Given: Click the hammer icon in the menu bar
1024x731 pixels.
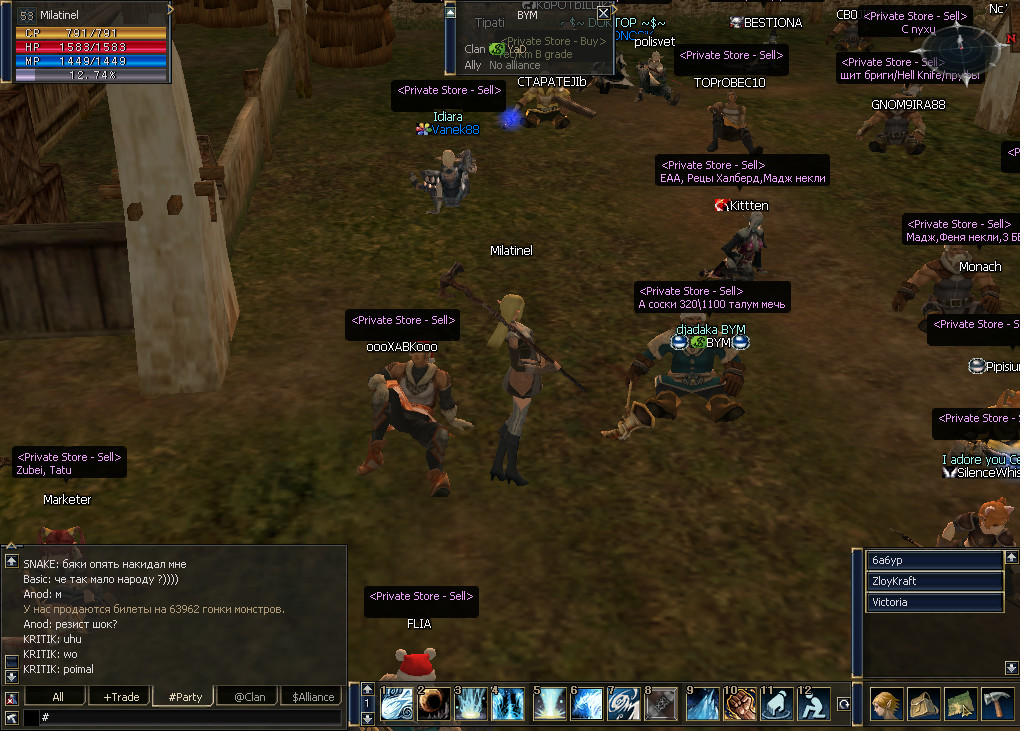Looking at the screenshot, I should tap(998, 703).
